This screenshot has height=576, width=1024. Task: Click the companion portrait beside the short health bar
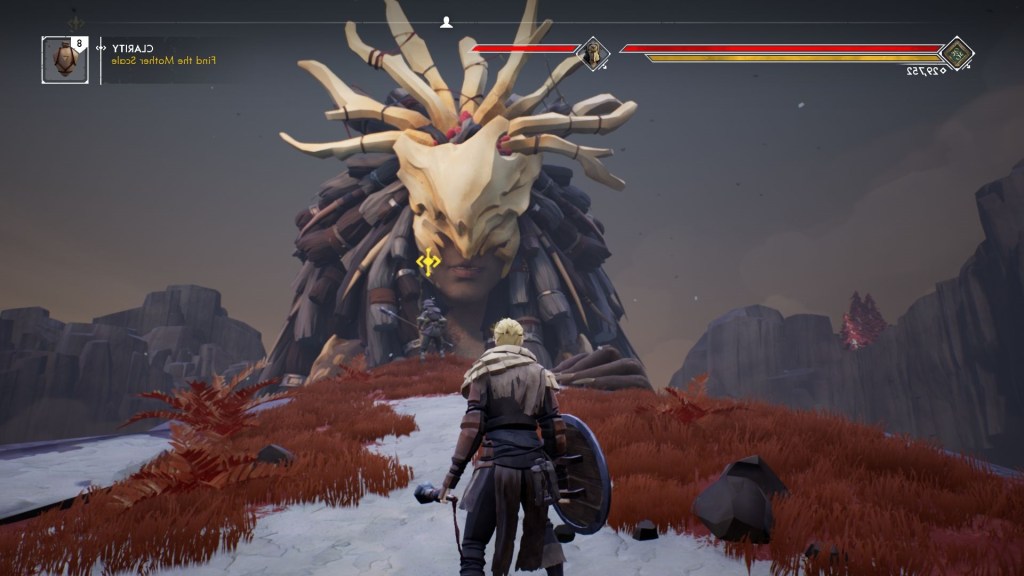[x=593, y=53]
